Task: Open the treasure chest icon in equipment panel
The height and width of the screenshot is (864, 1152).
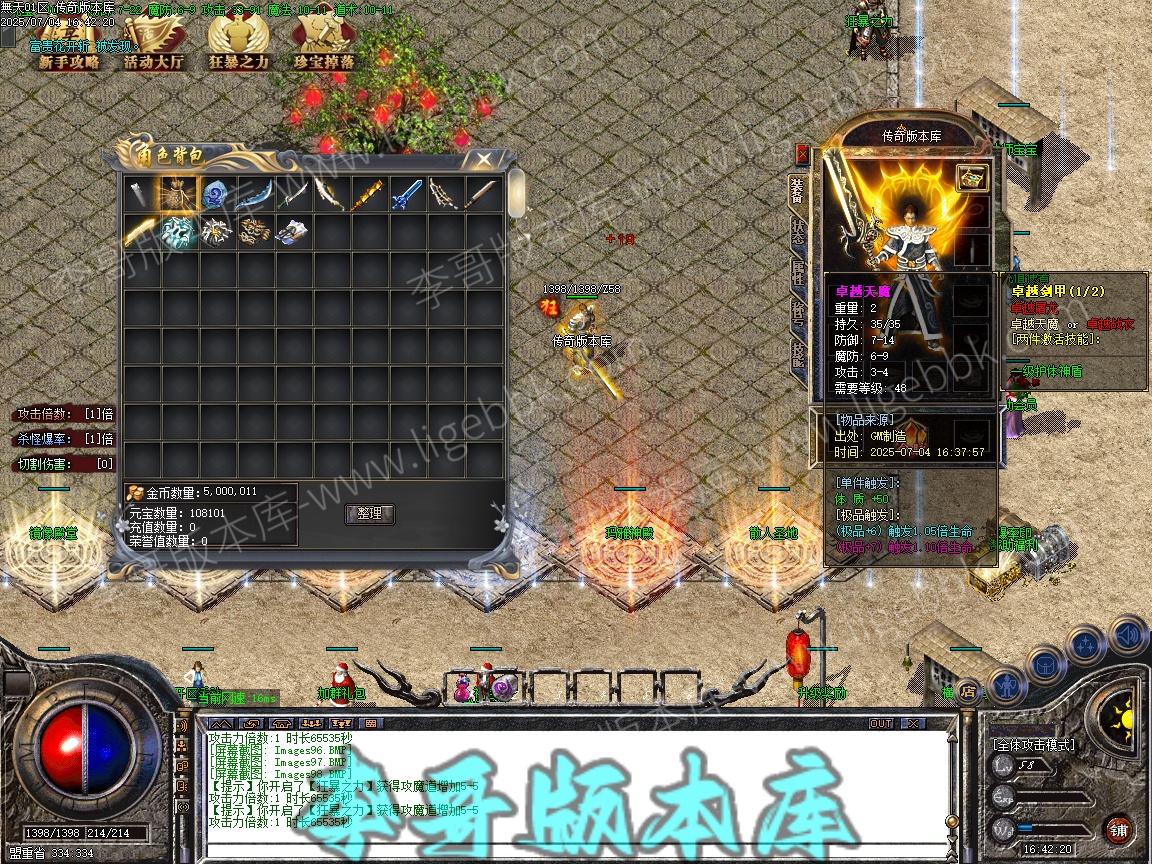Action: pyautogui.click(x=971, y=178)
